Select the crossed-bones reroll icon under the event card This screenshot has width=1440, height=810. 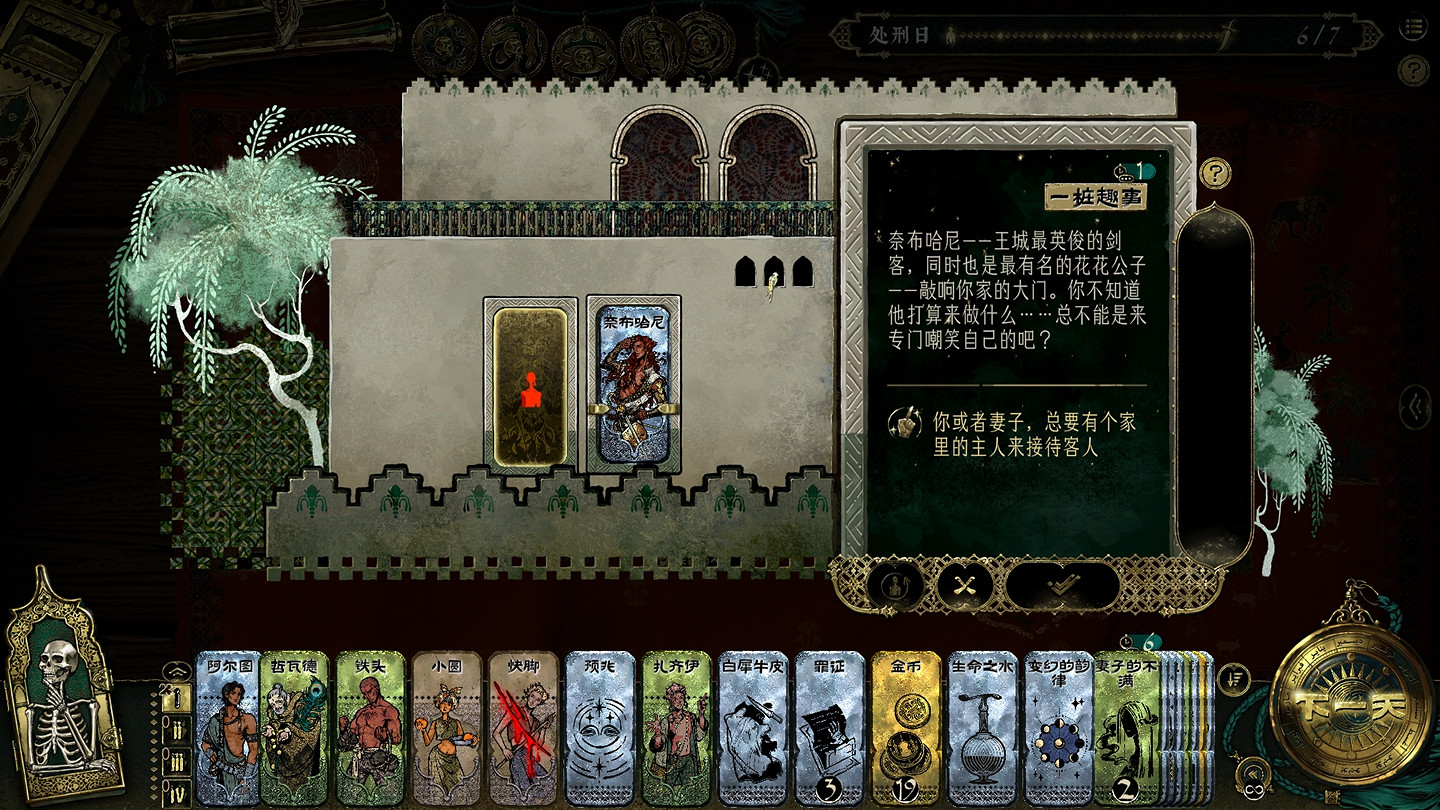963,585
